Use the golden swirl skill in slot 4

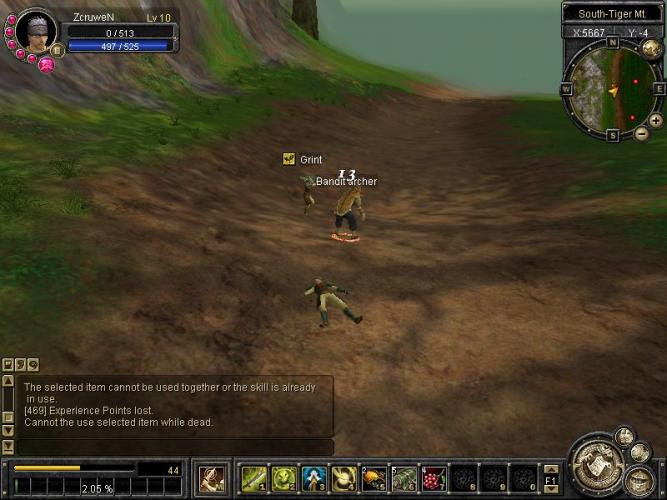click(344, 477)
